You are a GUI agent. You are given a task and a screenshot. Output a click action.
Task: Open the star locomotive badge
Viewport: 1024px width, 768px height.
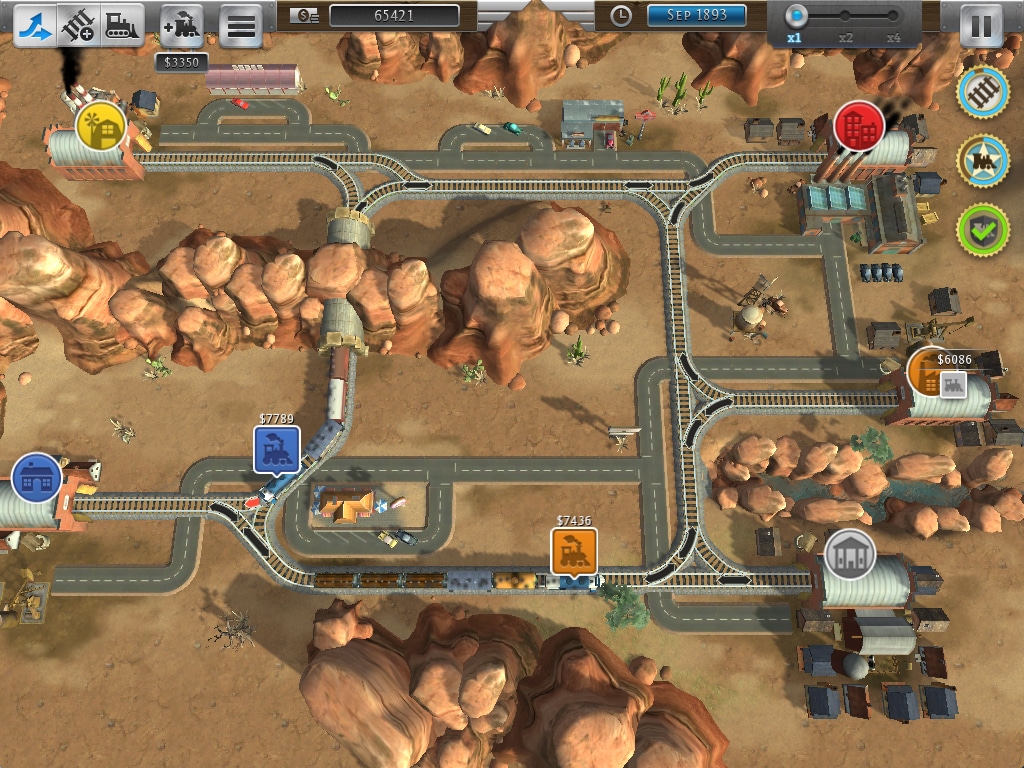983,160
